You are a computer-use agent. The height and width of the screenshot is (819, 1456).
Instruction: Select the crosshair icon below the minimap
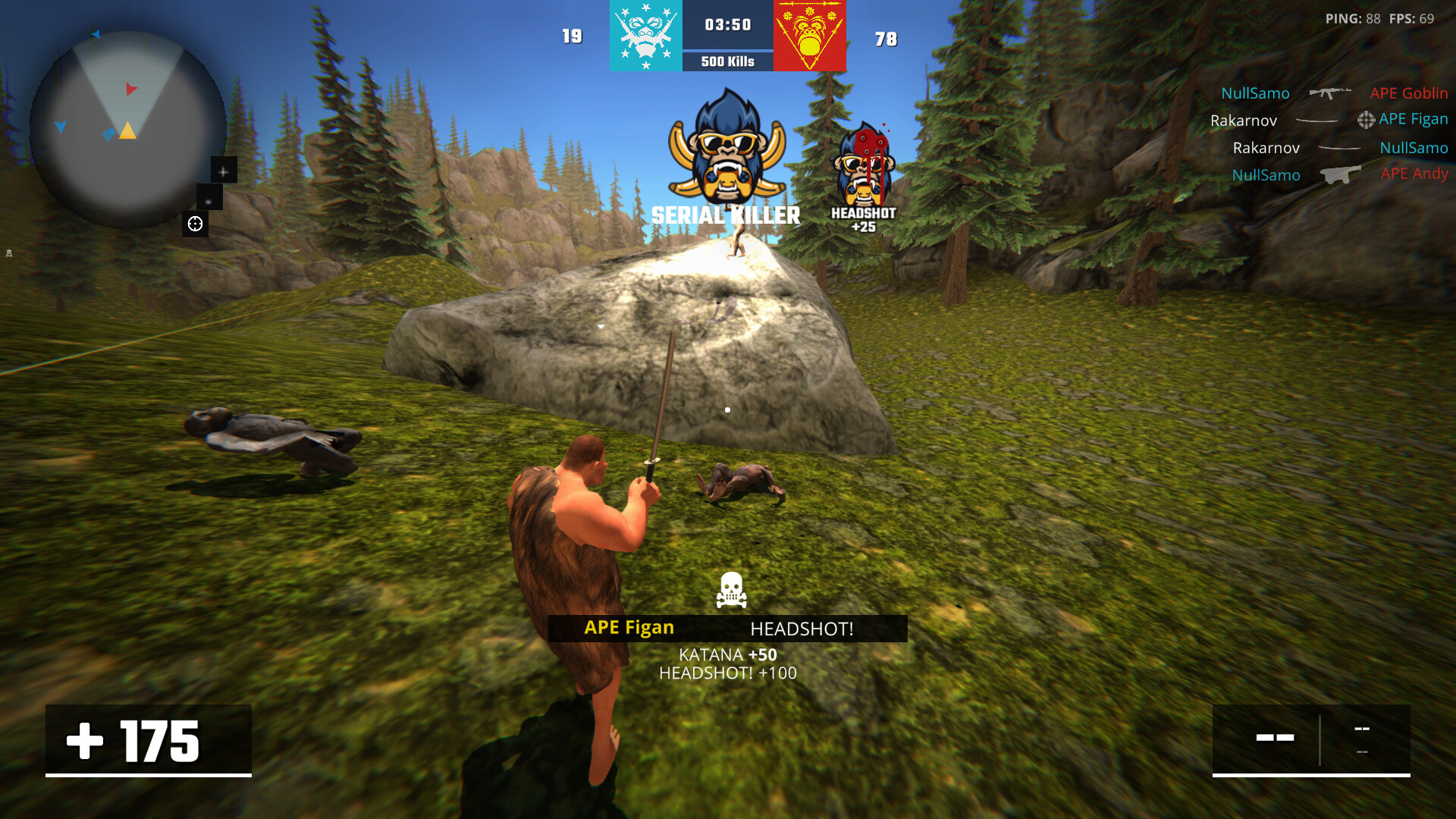pos(195,223)
